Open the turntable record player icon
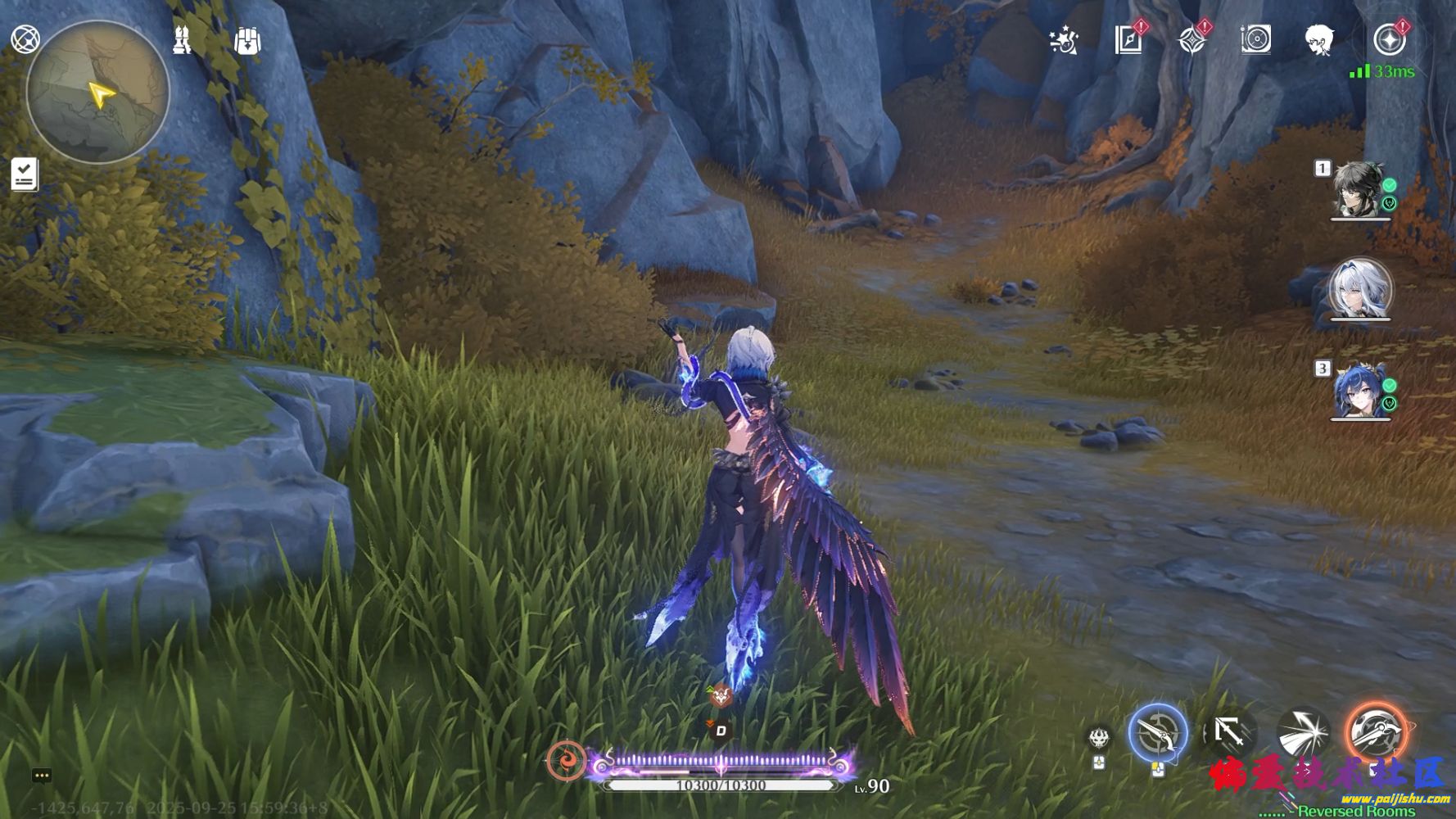 click(x=1255, y=39)
